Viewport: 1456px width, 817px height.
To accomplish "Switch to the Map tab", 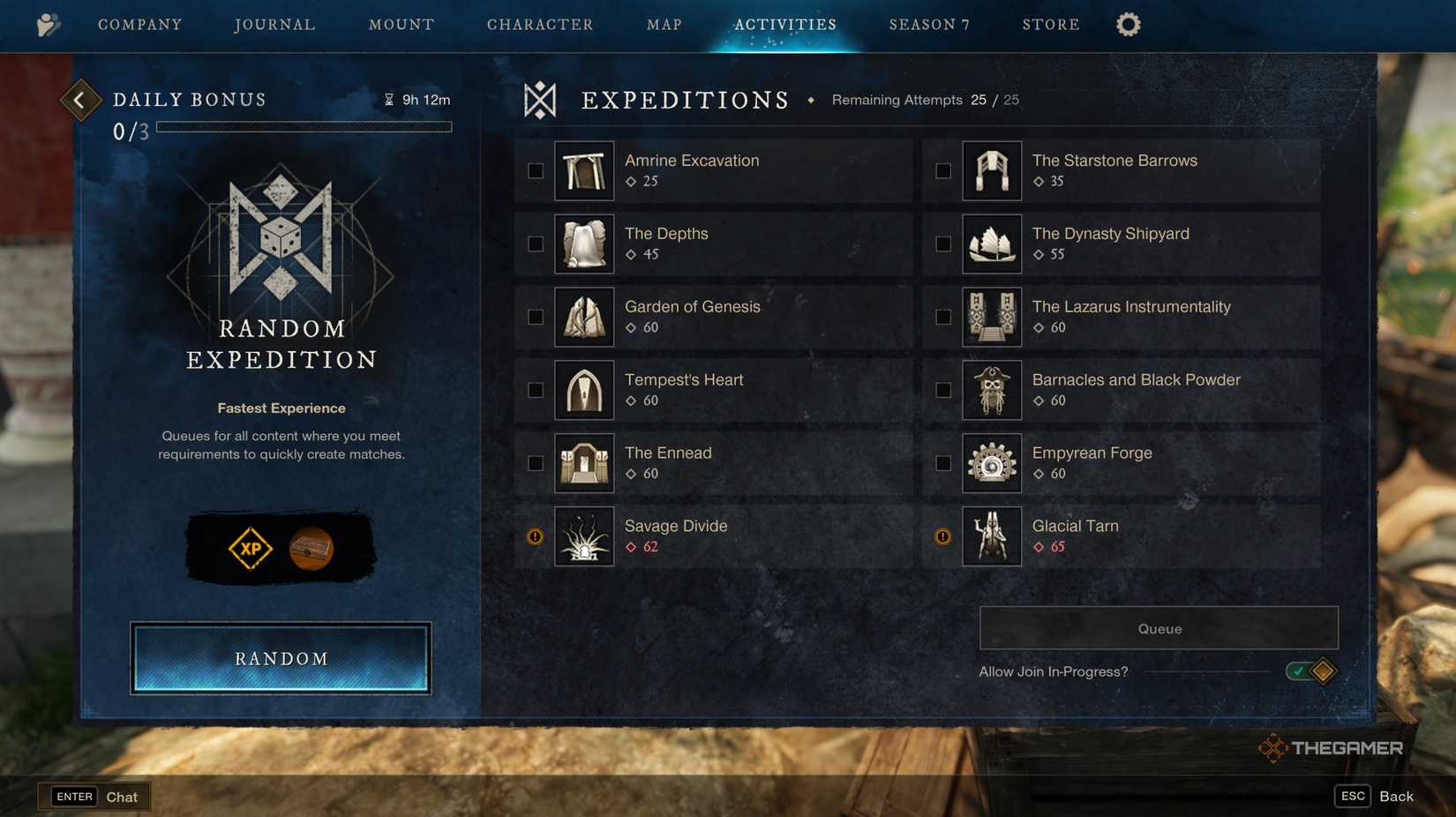I will tap(663, 25).
